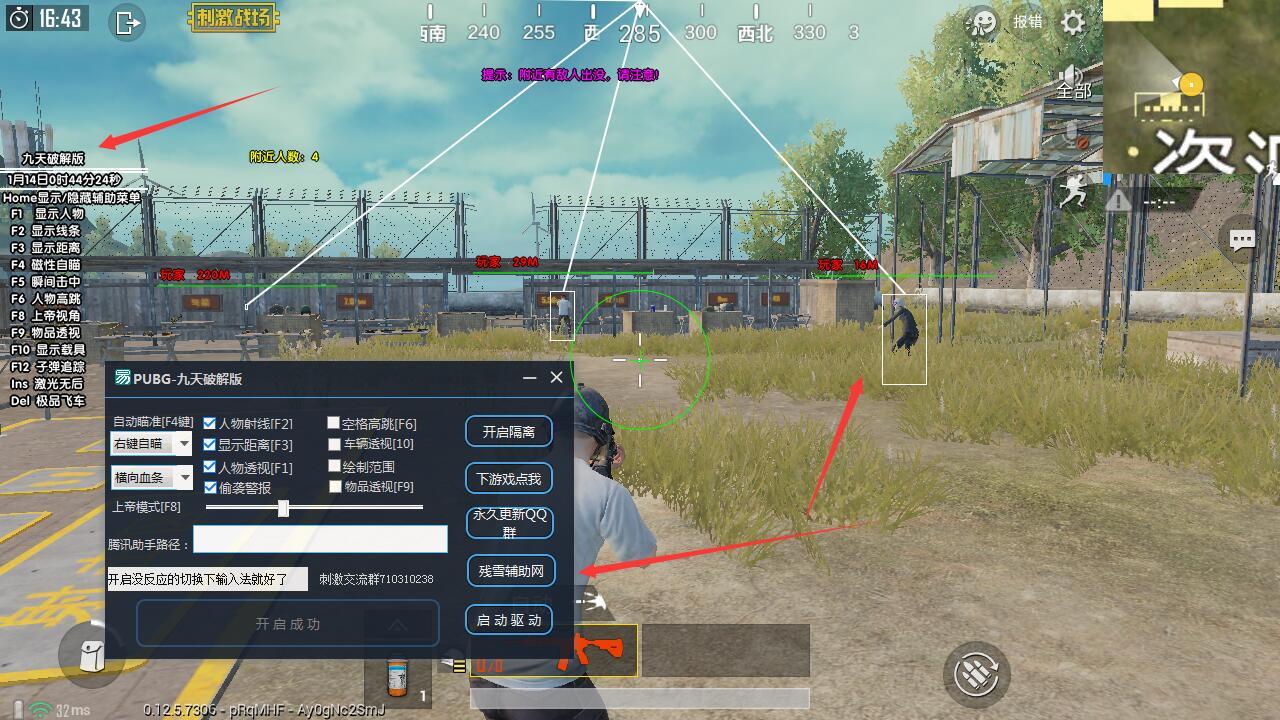This screenshot has height=720, width=1280.
Task: Click the 上帝模式[F8] slider handle
Action: tap(283, 509)
